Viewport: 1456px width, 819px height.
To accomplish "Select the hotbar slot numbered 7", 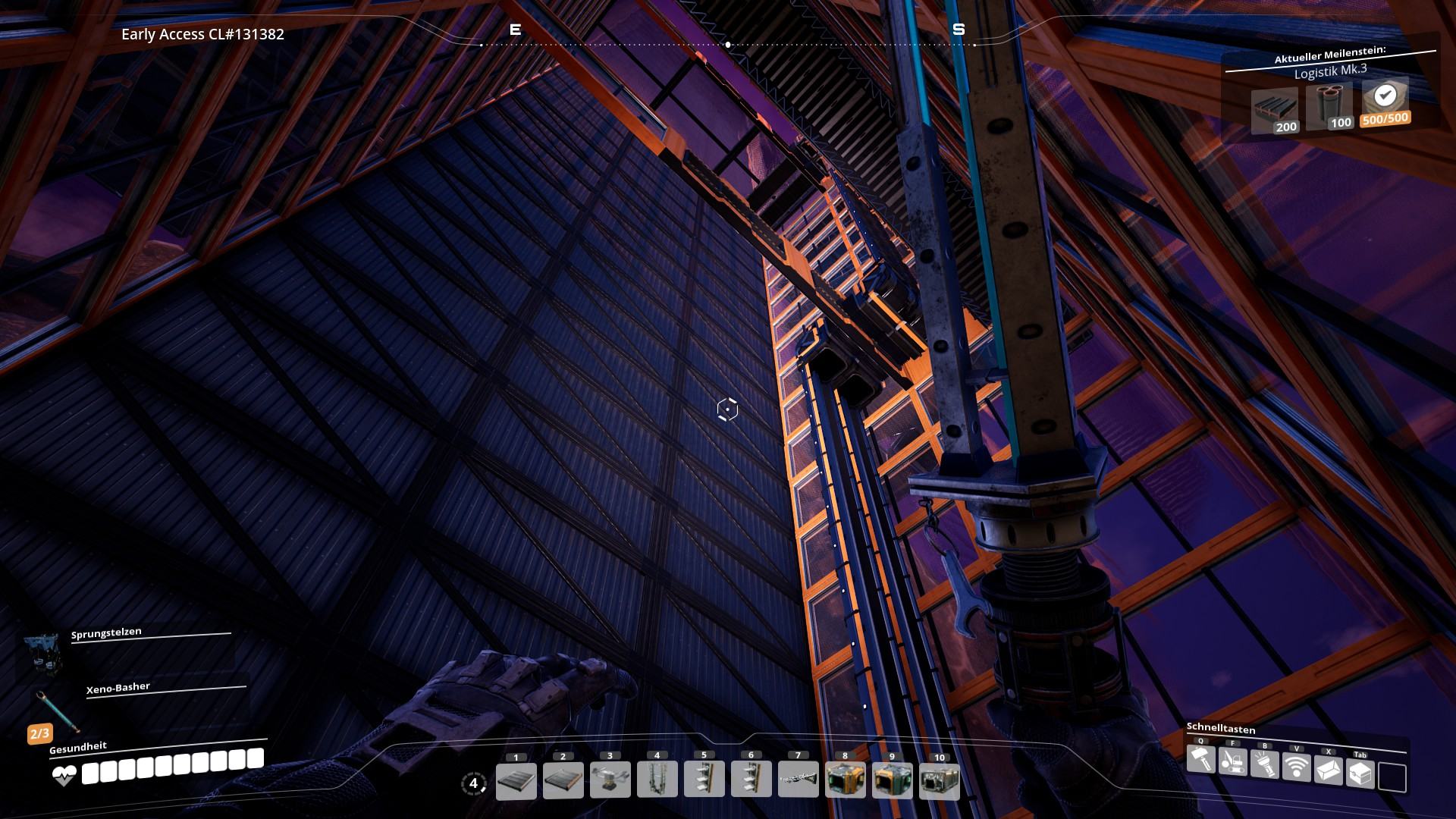I will point(799,780).
